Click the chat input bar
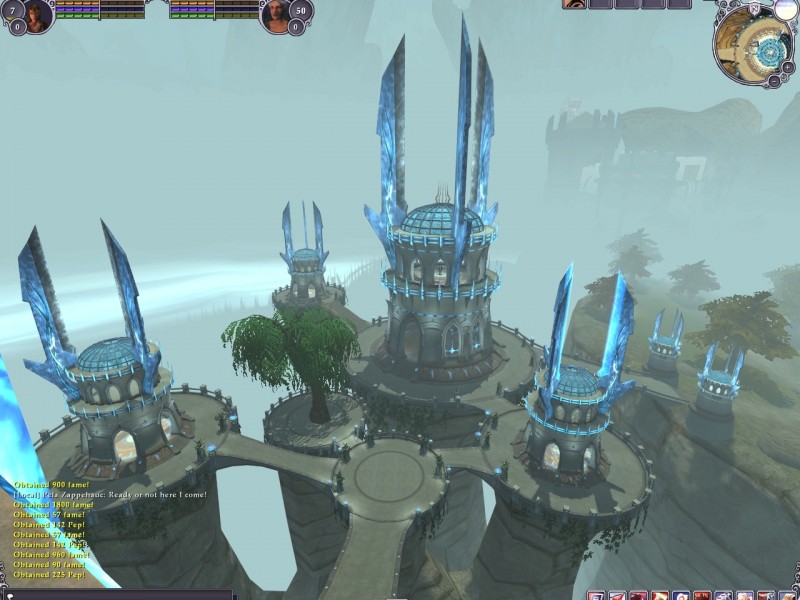This screenshot has width=800, height=600. tap(115, 594)
